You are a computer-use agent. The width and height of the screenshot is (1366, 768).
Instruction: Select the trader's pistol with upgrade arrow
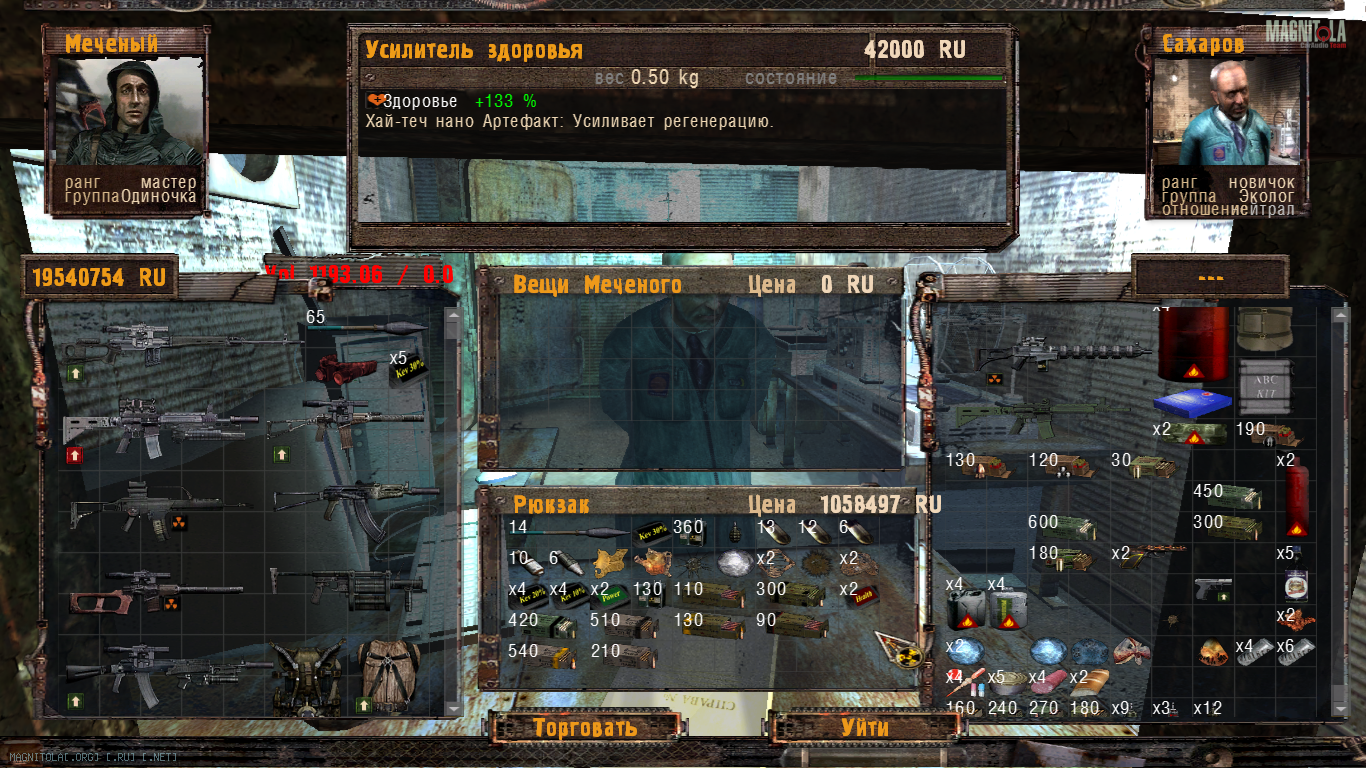(1215, 588)
